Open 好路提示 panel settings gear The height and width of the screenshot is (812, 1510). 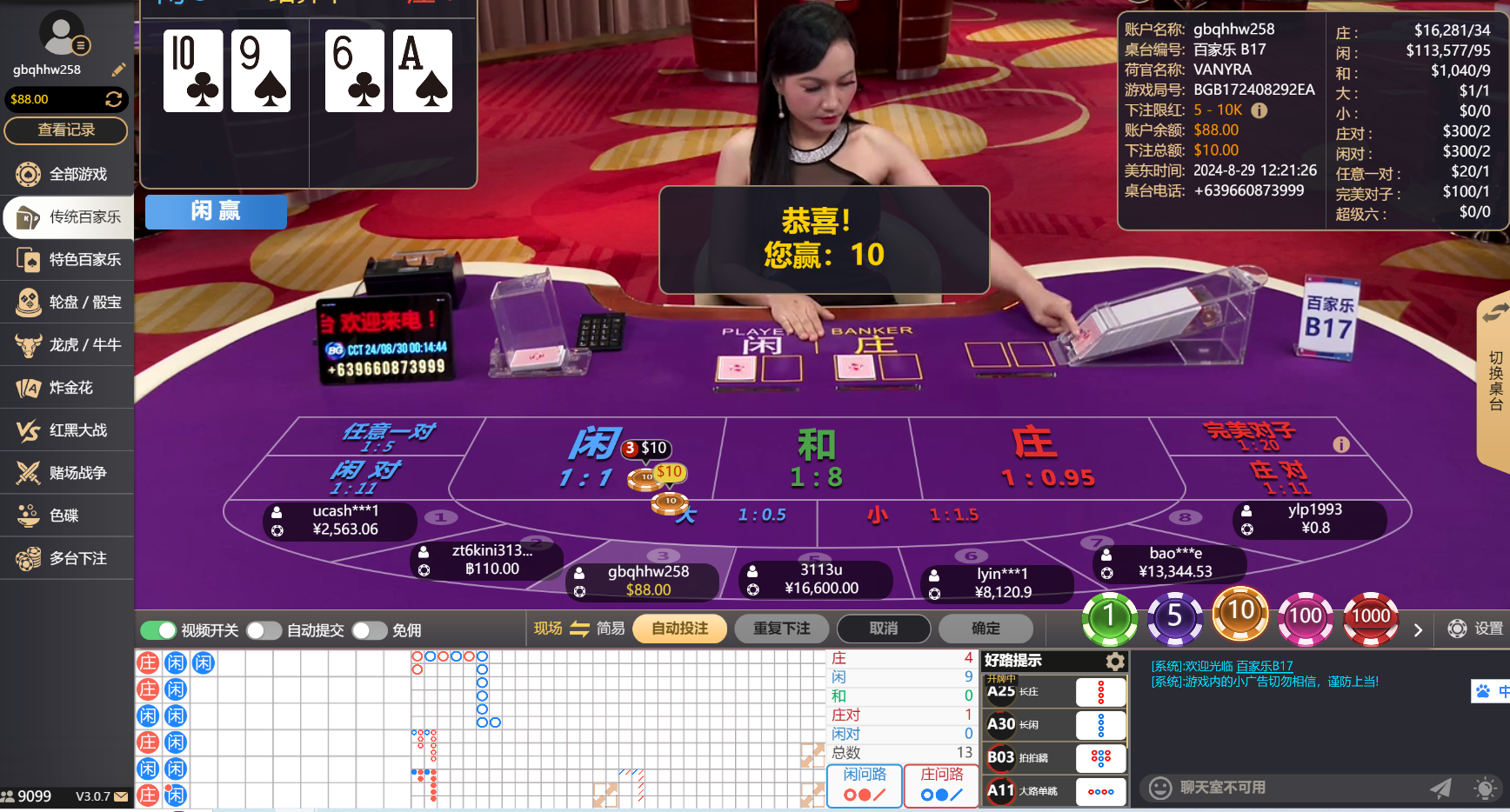tap(1115, 661)
